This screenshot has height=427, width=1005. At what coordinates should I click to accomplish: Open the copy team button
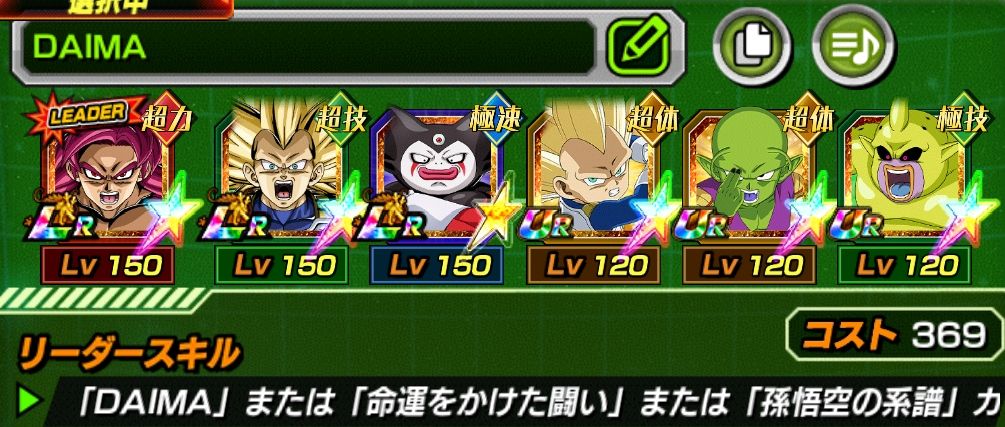(x=748, y=47)
